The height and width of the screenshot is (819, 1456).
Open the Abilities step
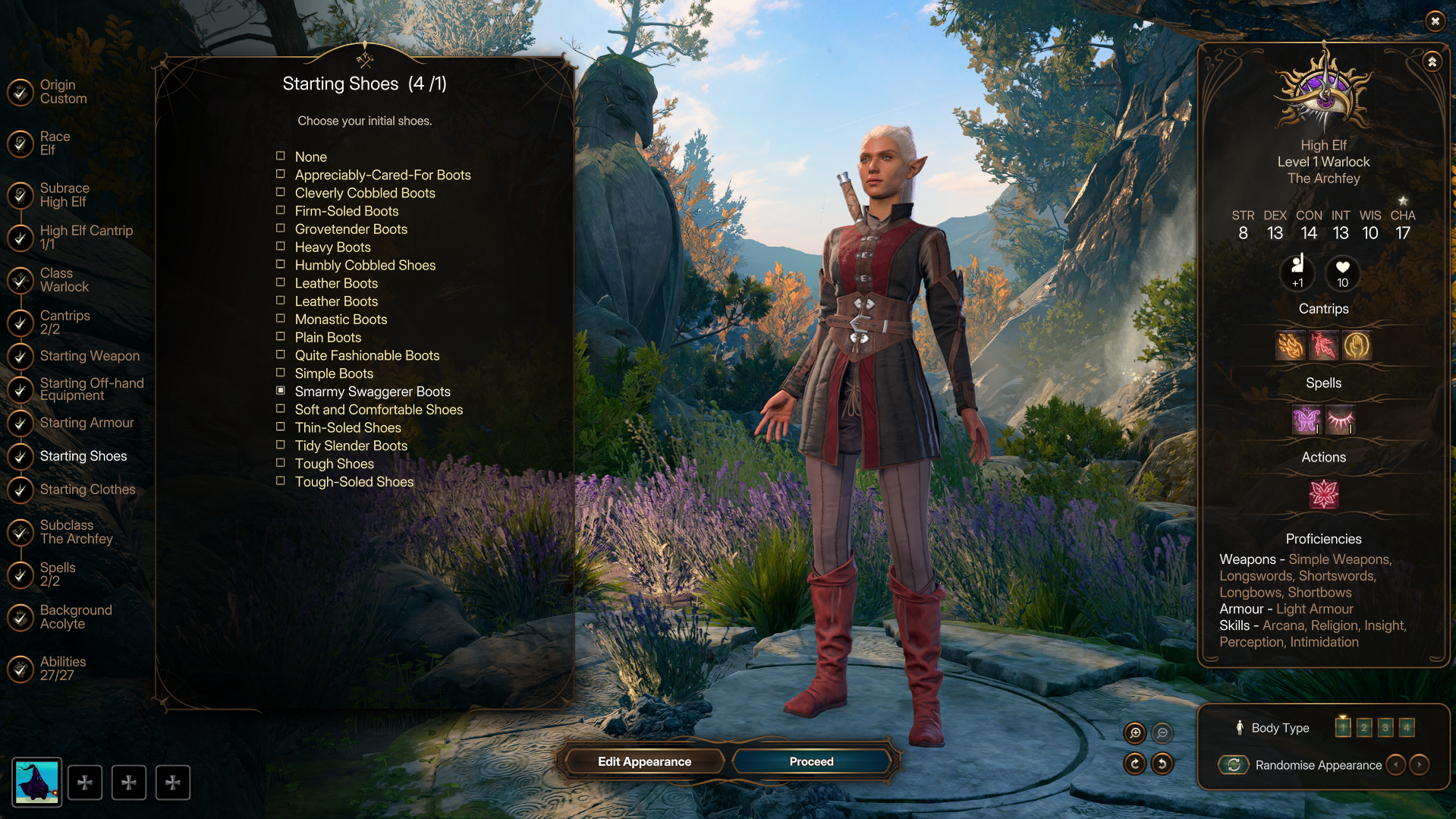point(62,669)
